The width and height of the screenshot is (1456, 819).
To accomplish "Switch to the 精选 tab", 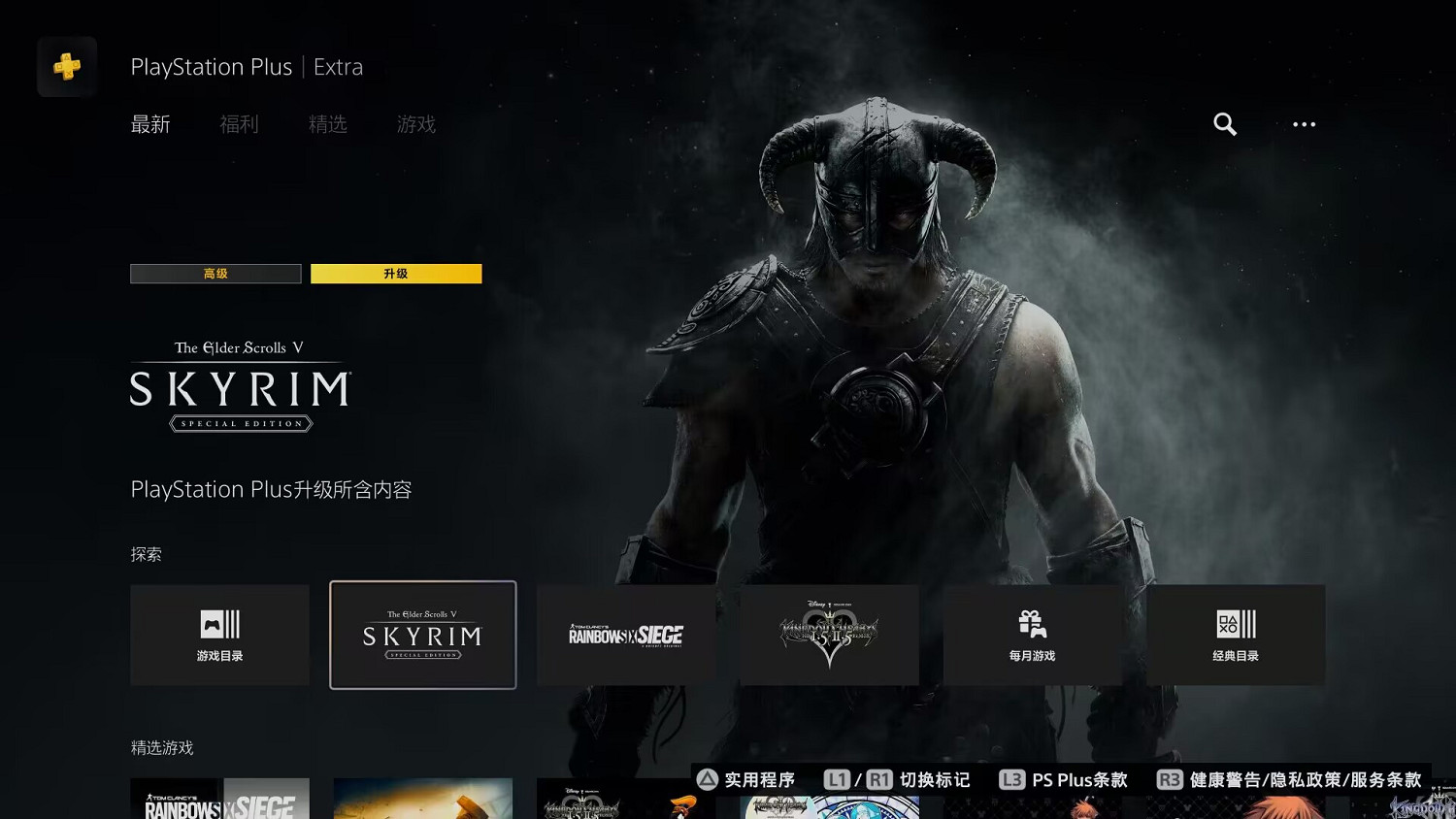I will pos(327,124).
